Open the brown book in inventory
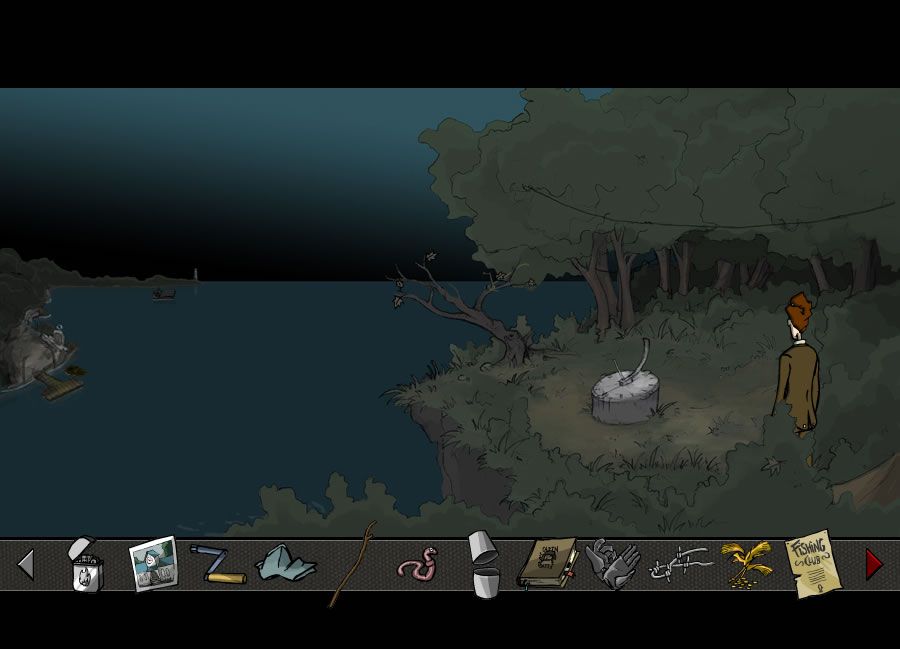 point(548,564)
